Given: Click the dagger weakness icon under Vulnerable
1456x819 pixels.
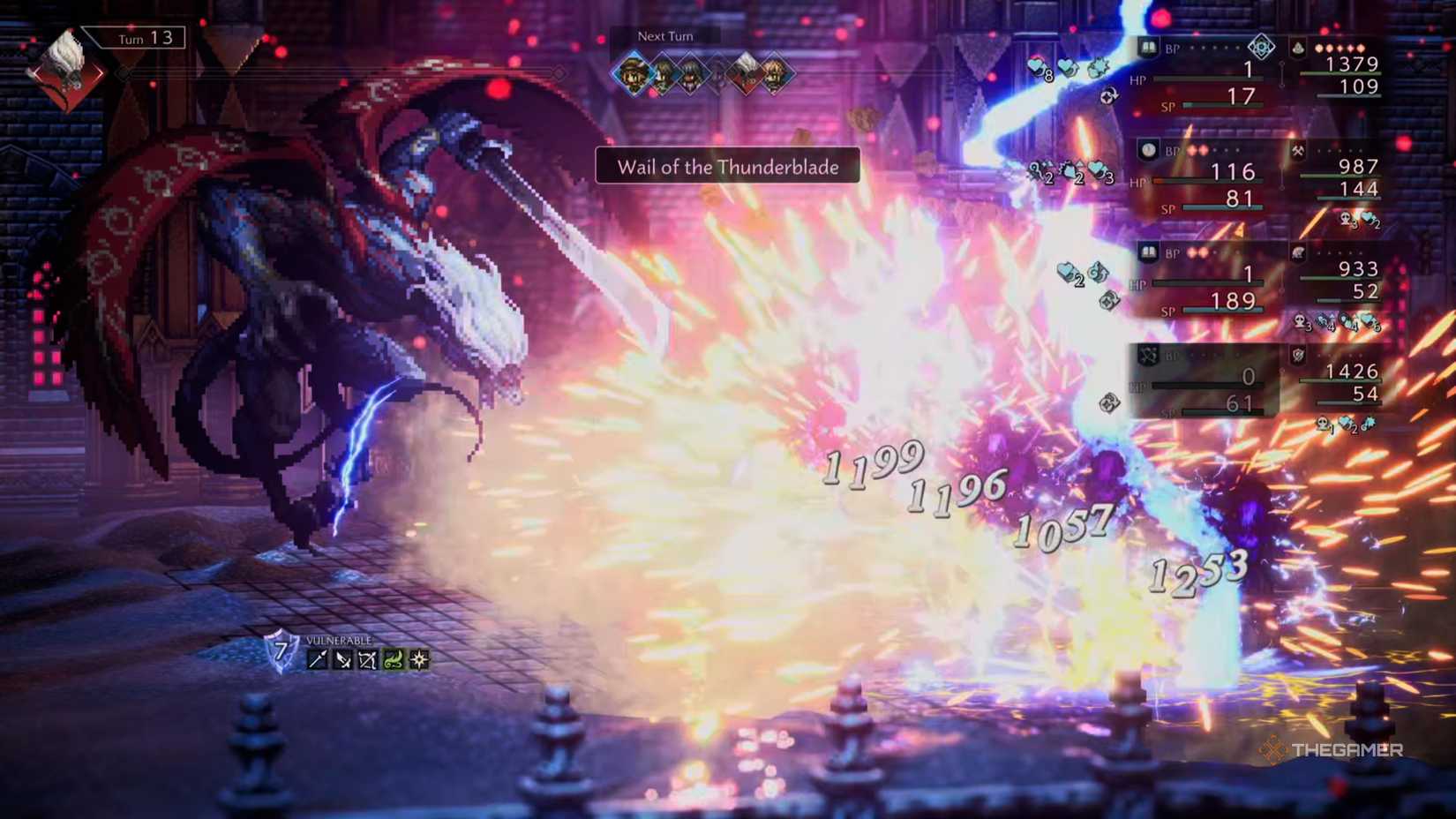Looking at the screenshot, I should [343, 659].
